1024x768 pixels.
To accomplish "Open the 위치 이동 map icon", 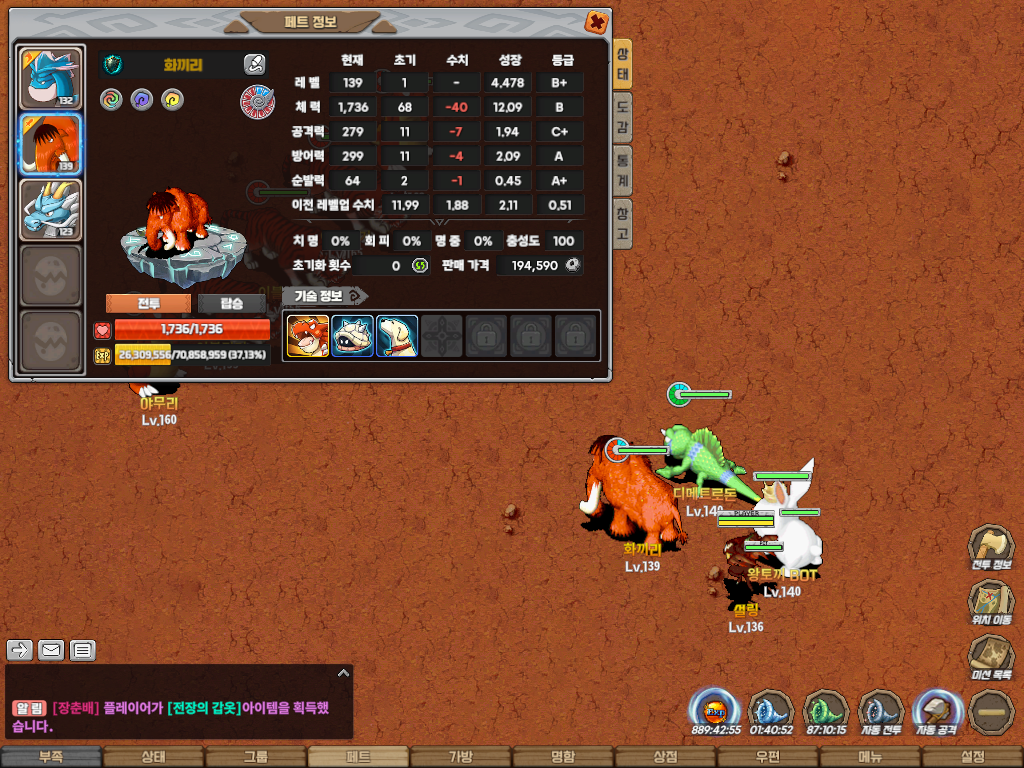I will coord(990,602).
